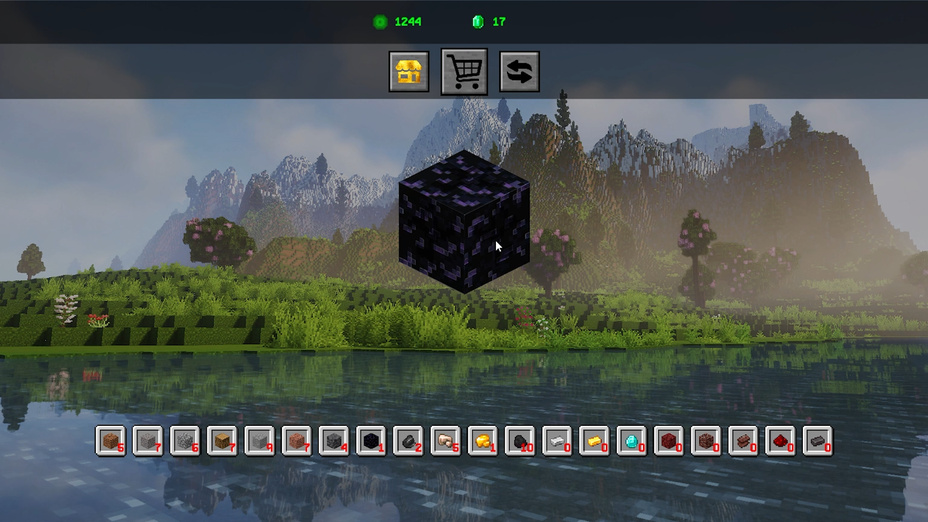Pick the coal slot showing 10

(x=520, y=440)
